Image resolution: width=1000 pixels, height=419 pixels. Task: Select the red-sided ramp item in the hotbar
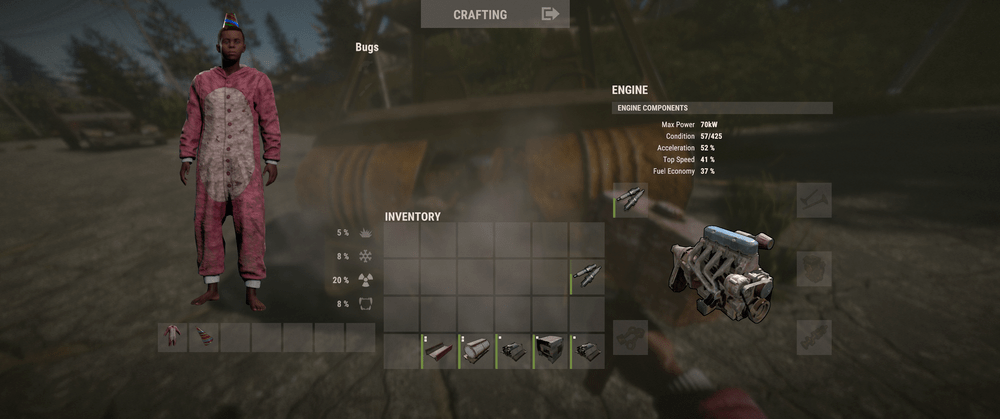(440, 351)
